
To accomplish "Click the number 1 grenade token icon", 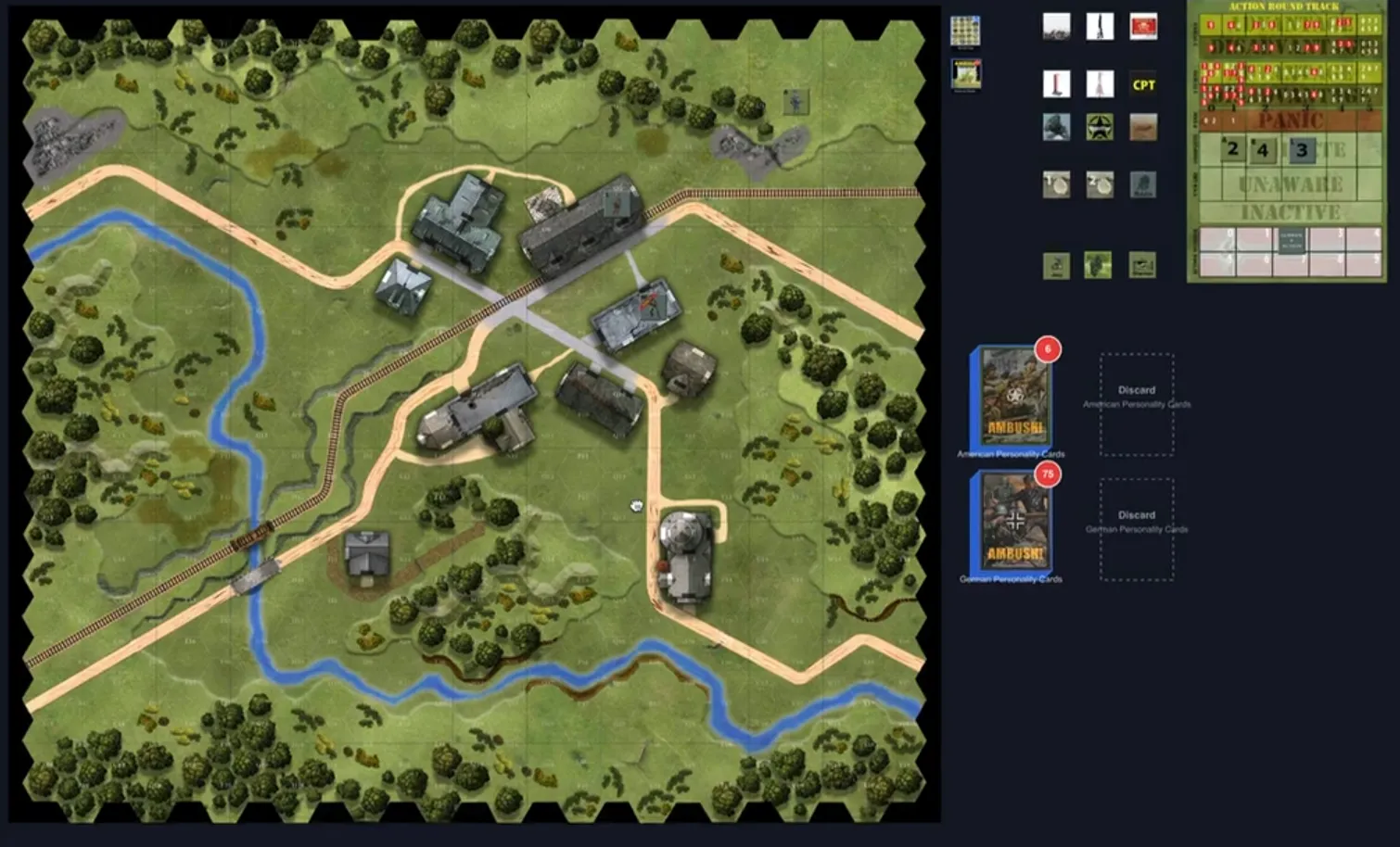I will pyautogui.click(x=1057, y=184).
